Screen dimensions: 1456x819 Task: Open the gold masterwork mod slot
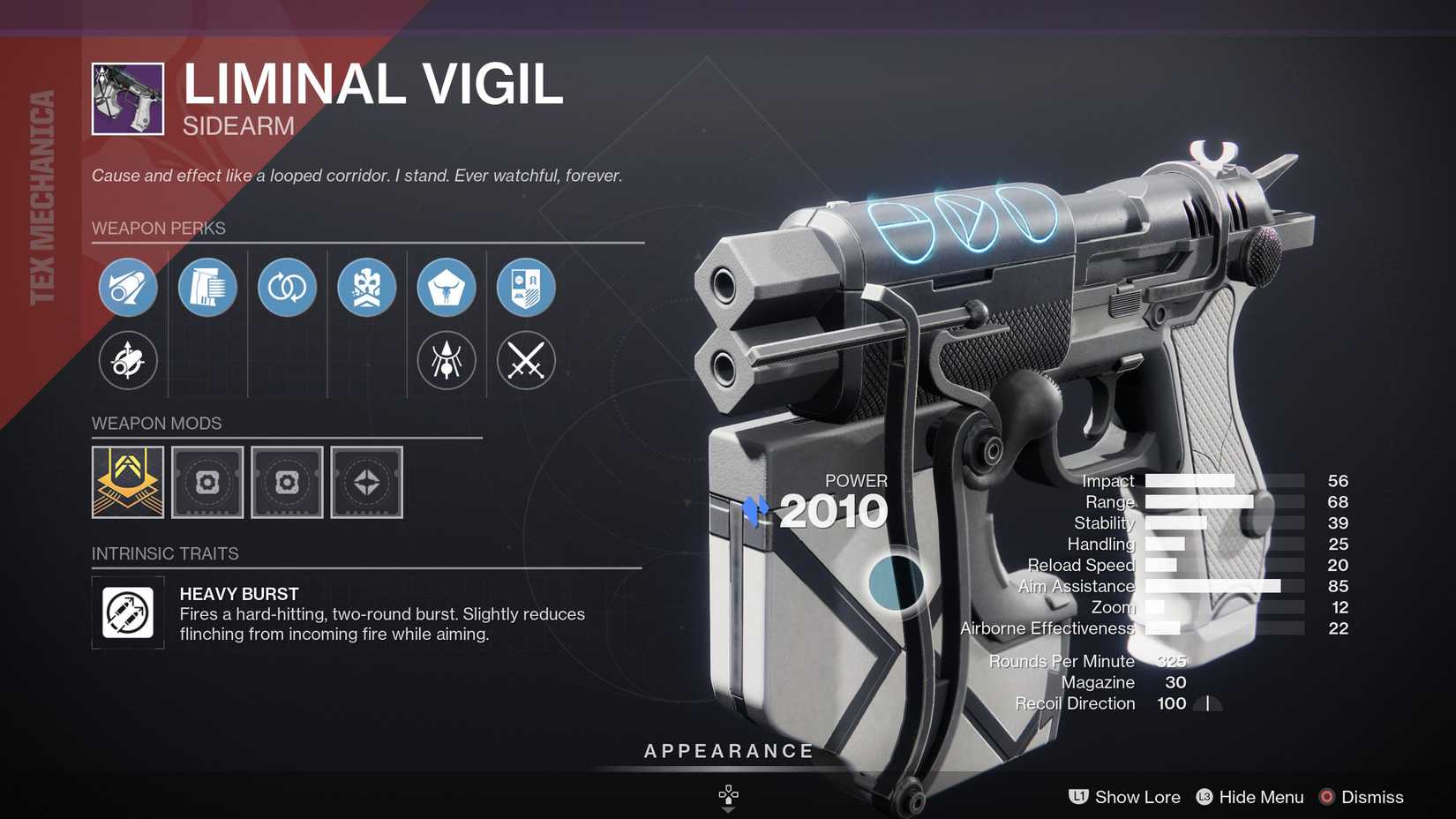coord(128,483)
